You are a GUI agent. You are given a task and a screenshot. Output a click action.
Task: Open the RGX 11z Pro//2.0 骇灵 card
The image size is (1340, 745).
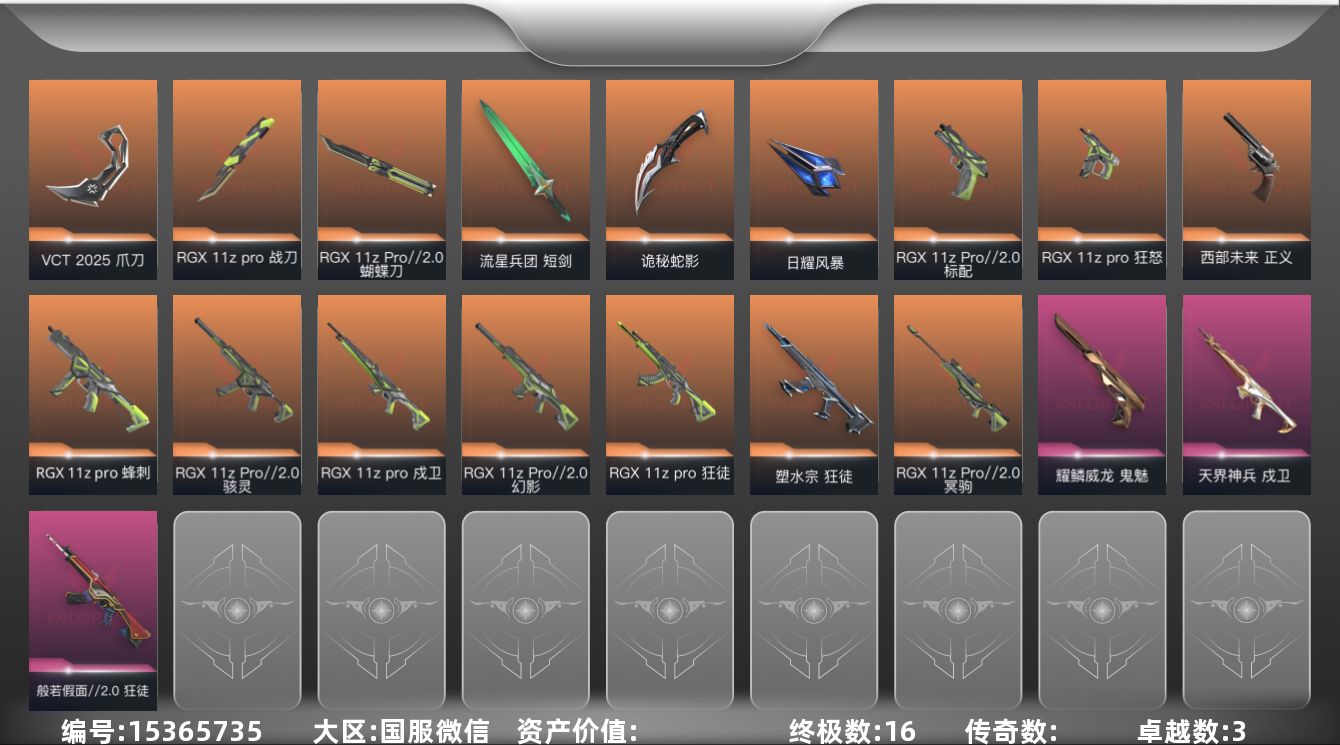(237, 393)
